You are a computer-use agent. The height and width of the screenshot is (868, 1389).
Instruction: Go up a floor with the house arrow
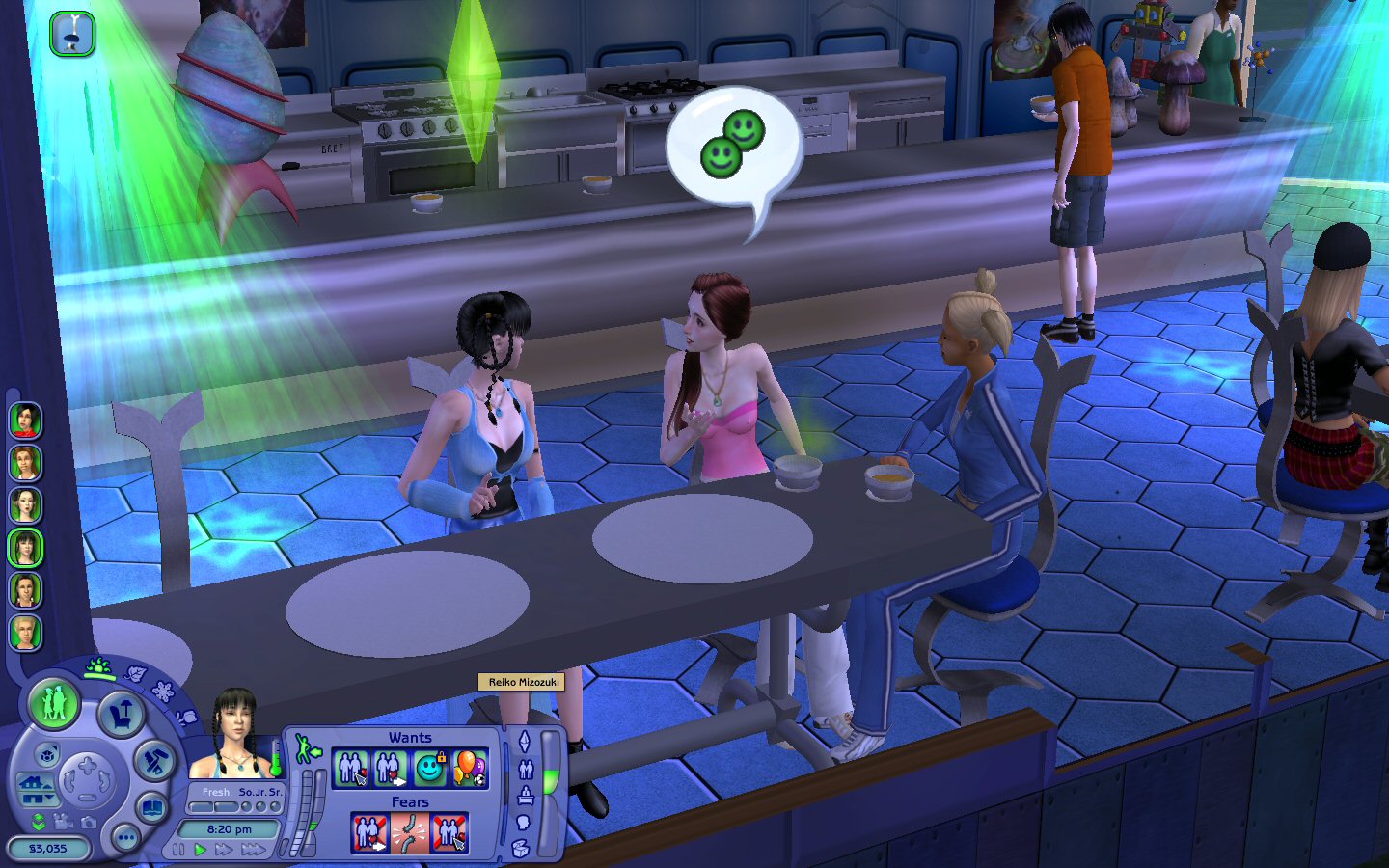(37, 783)
